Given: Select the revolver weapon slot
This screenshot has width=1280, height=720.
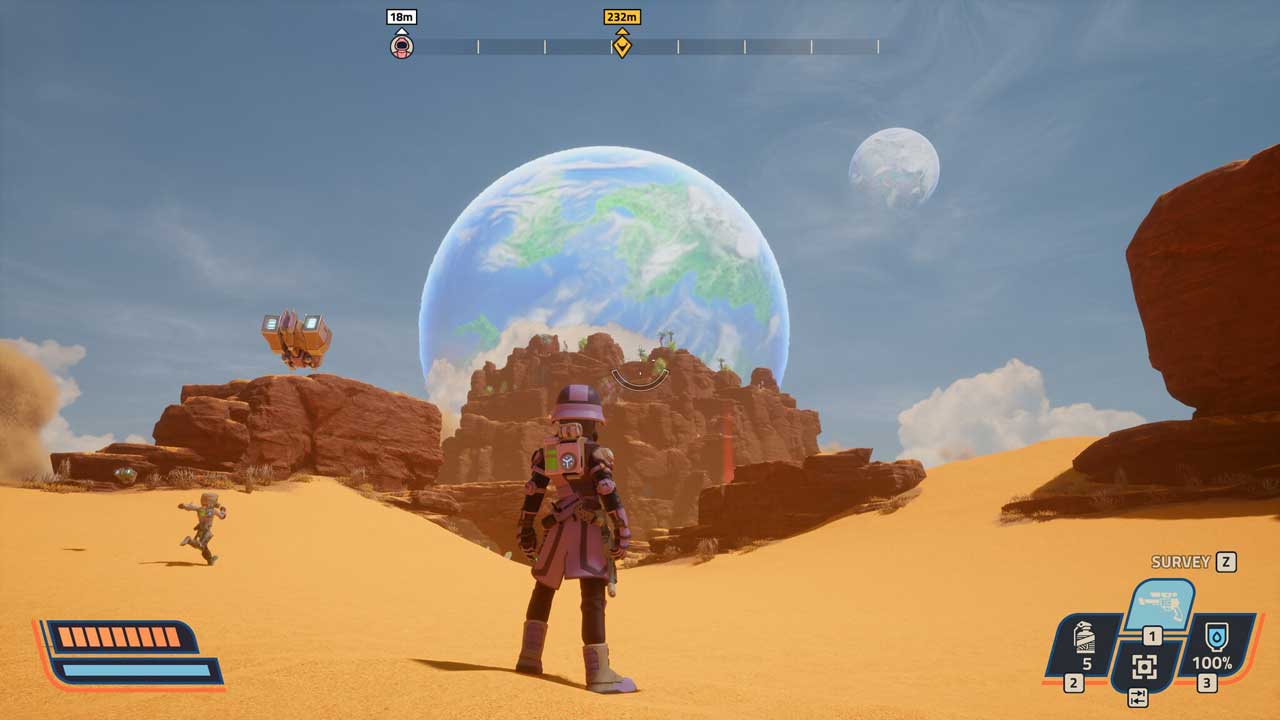Looking at the screenshot, I should (1160, 604).
